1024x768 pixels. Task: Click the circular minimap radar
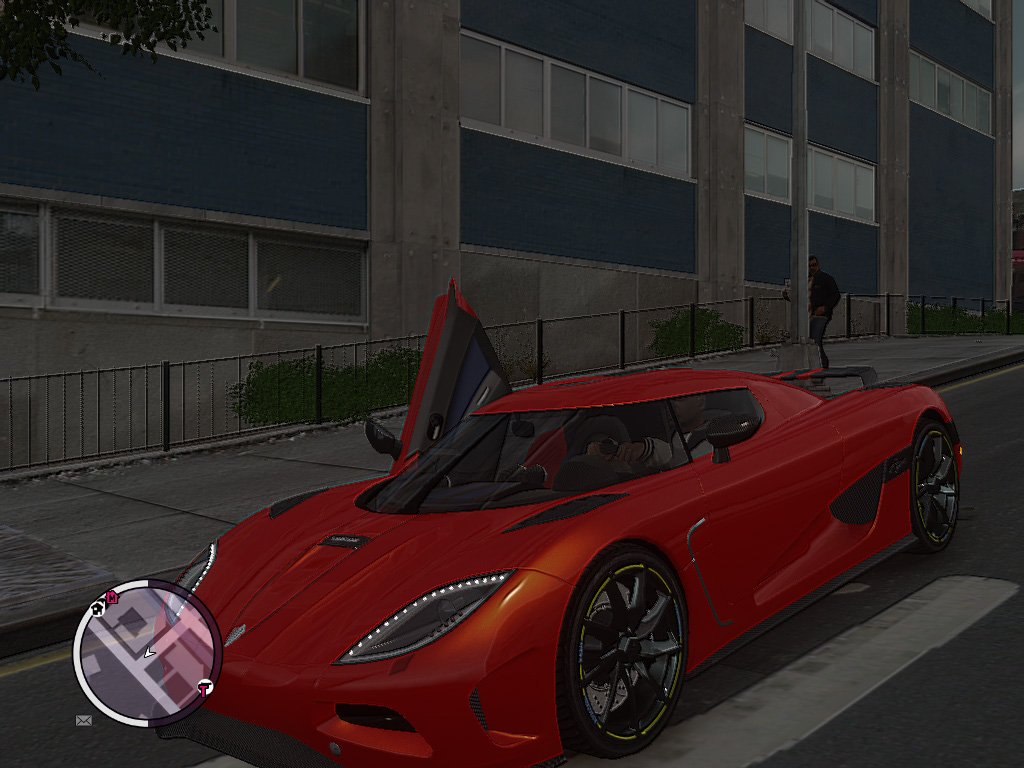(146, 652)
